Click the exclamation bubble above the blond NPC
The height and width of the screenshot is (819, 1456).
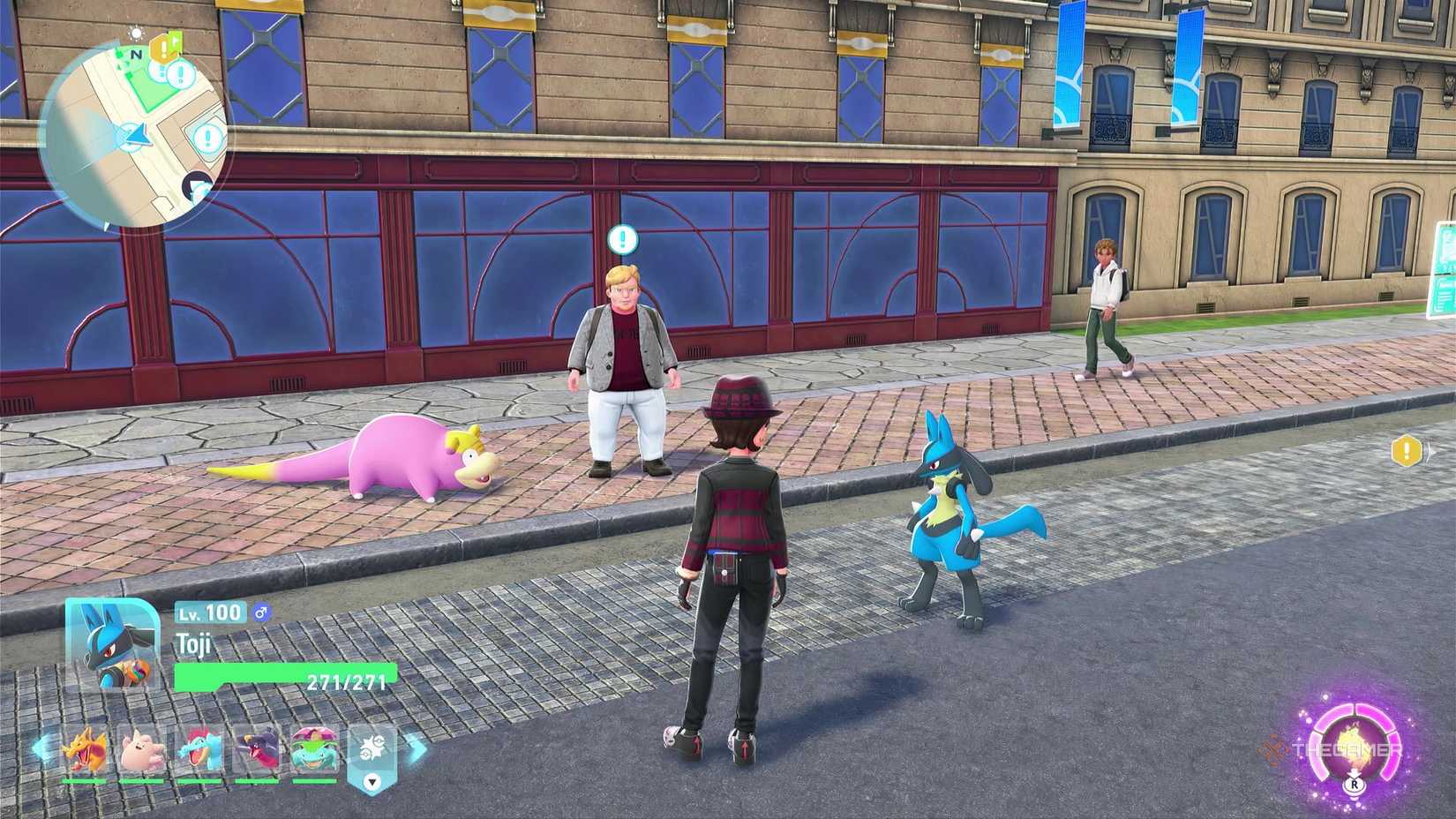tap(621, 237)
